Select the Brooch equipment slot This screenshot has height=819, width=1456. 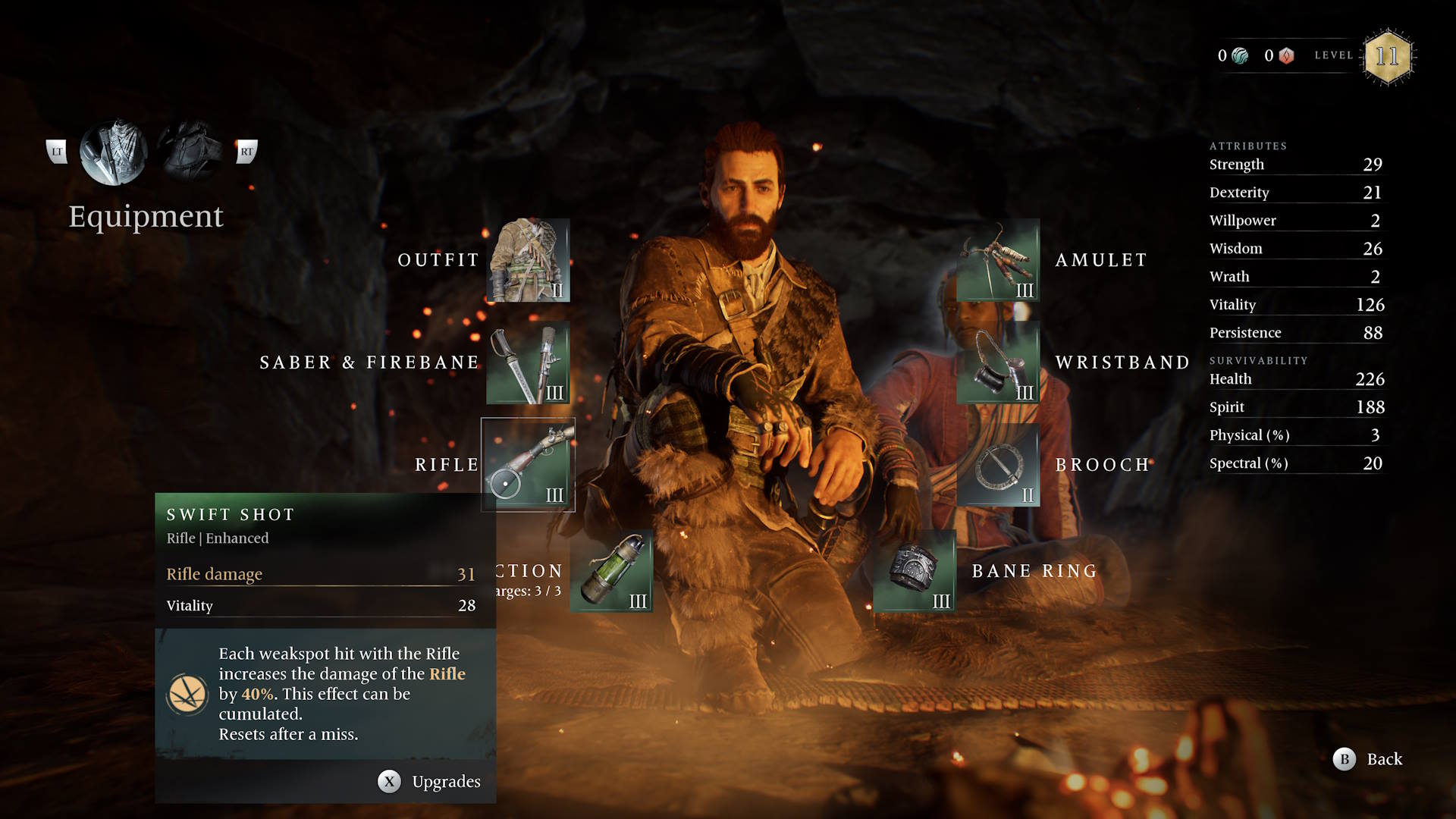click(x=998, y=465)
